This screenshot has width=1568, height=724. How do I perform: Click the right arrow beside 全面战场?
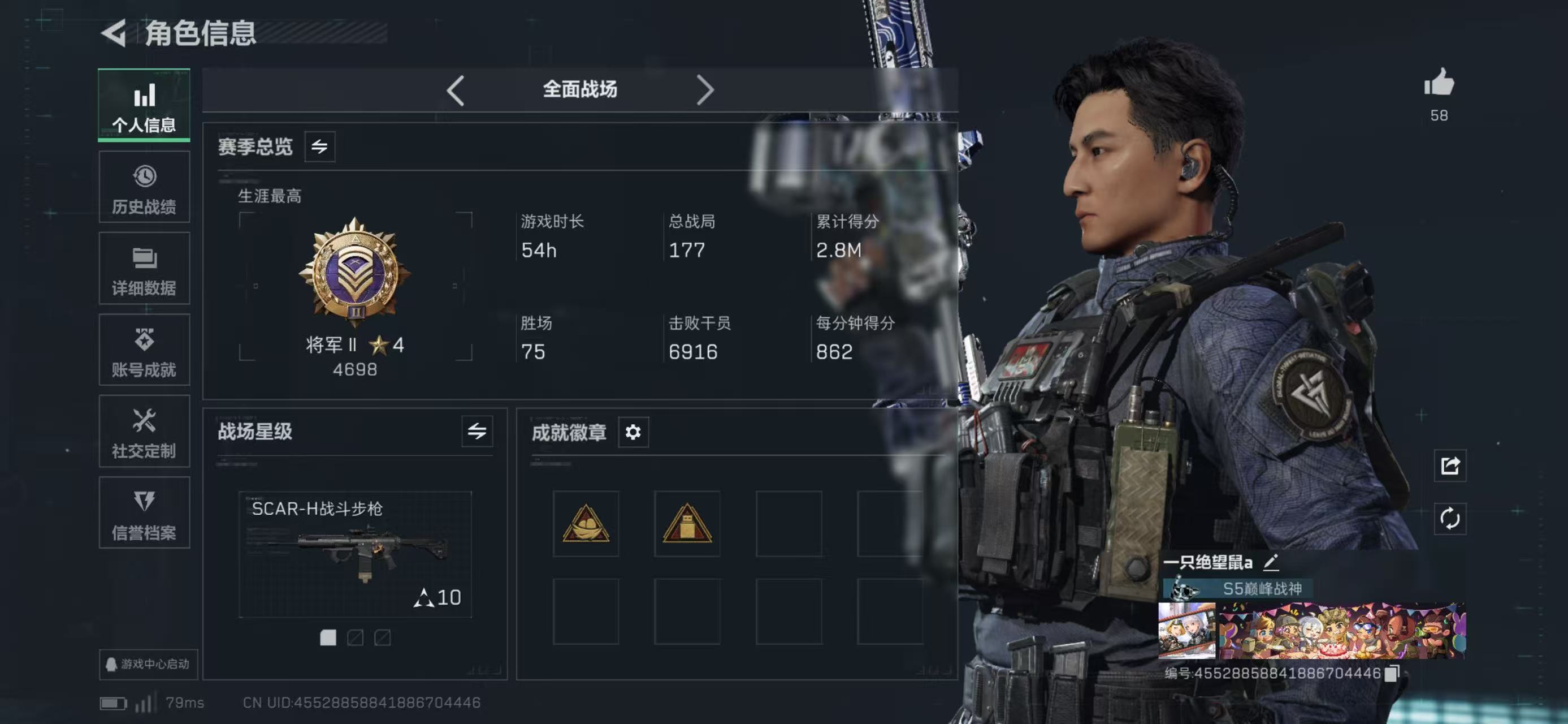[x=704, y=90]
